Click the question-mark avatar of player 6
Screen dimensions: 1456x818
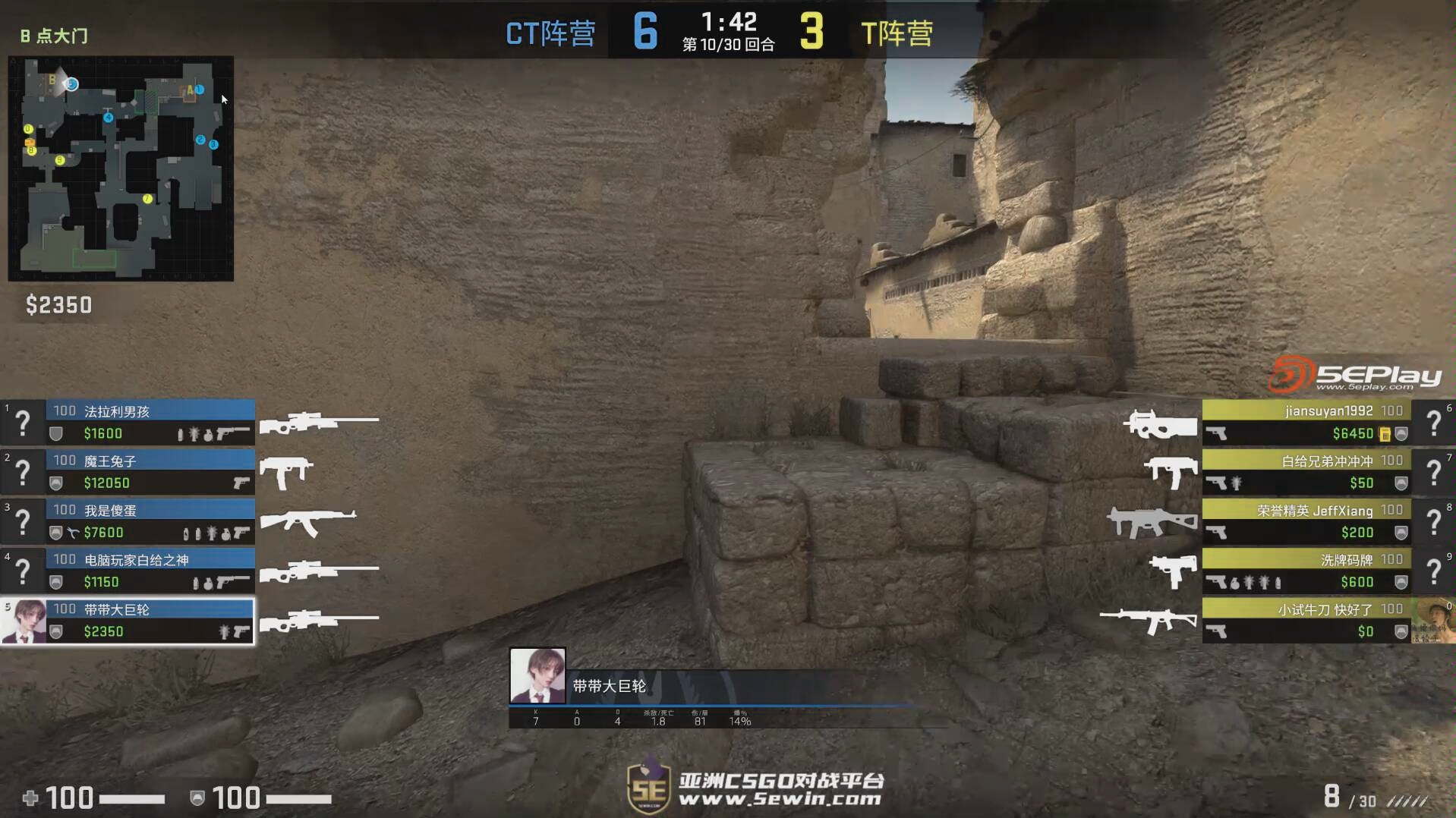point(1435,421)
